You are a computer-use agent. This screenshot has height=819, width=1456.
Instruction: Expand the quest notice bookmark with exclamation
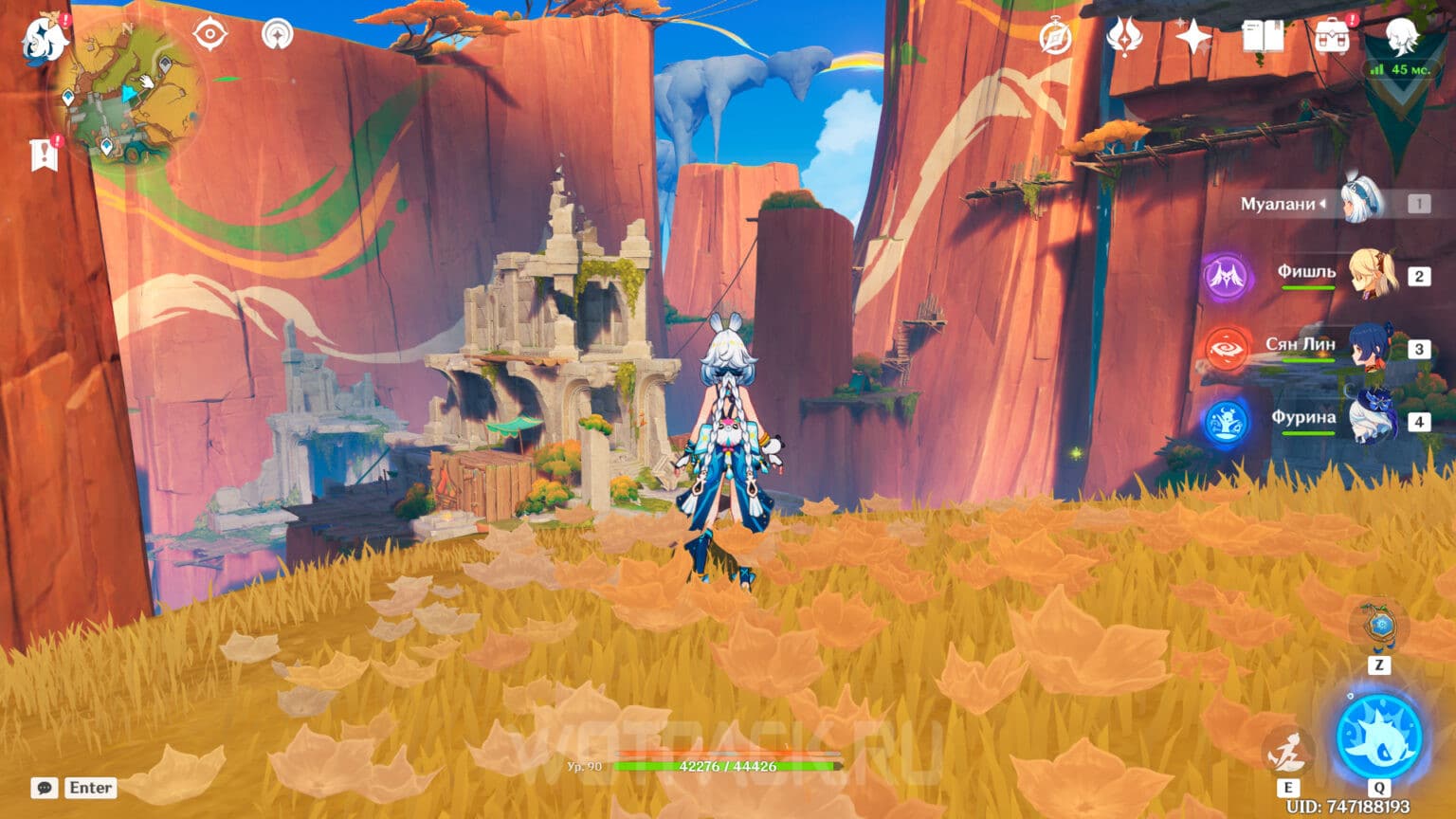42,154
